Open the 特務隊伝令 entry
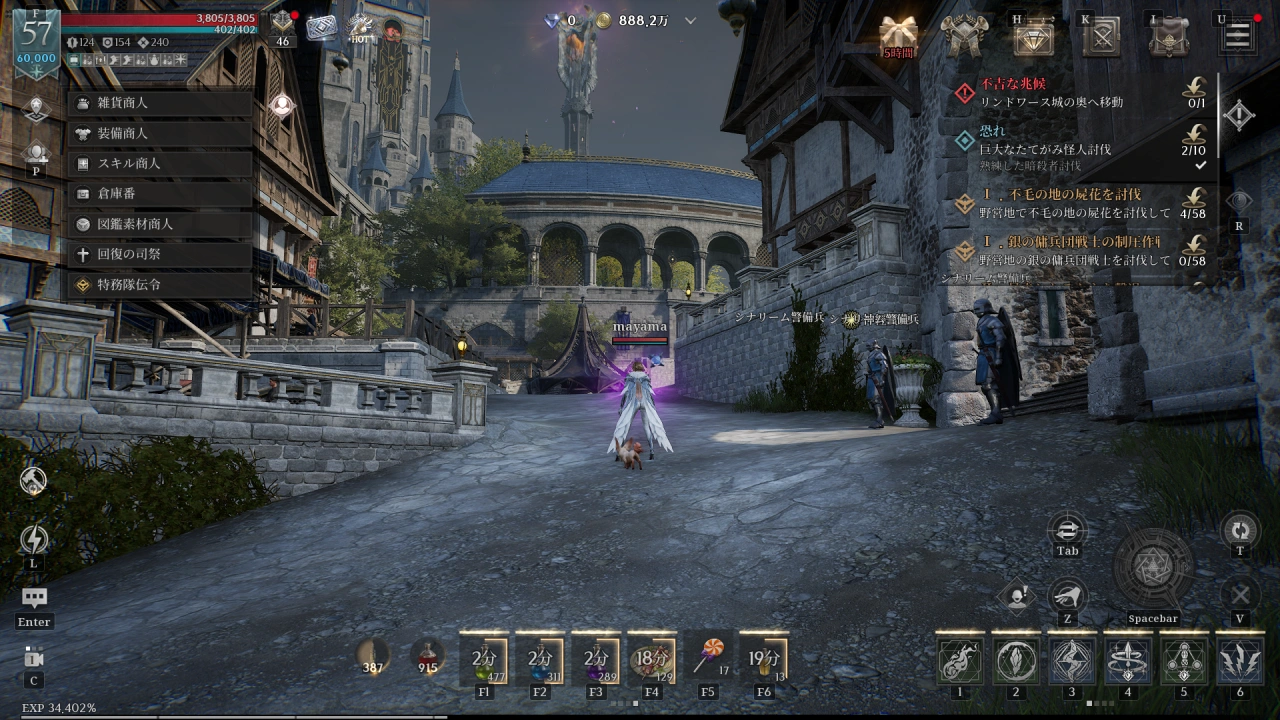This screenshot has width=1280, height=720. (x=160, y=285)
